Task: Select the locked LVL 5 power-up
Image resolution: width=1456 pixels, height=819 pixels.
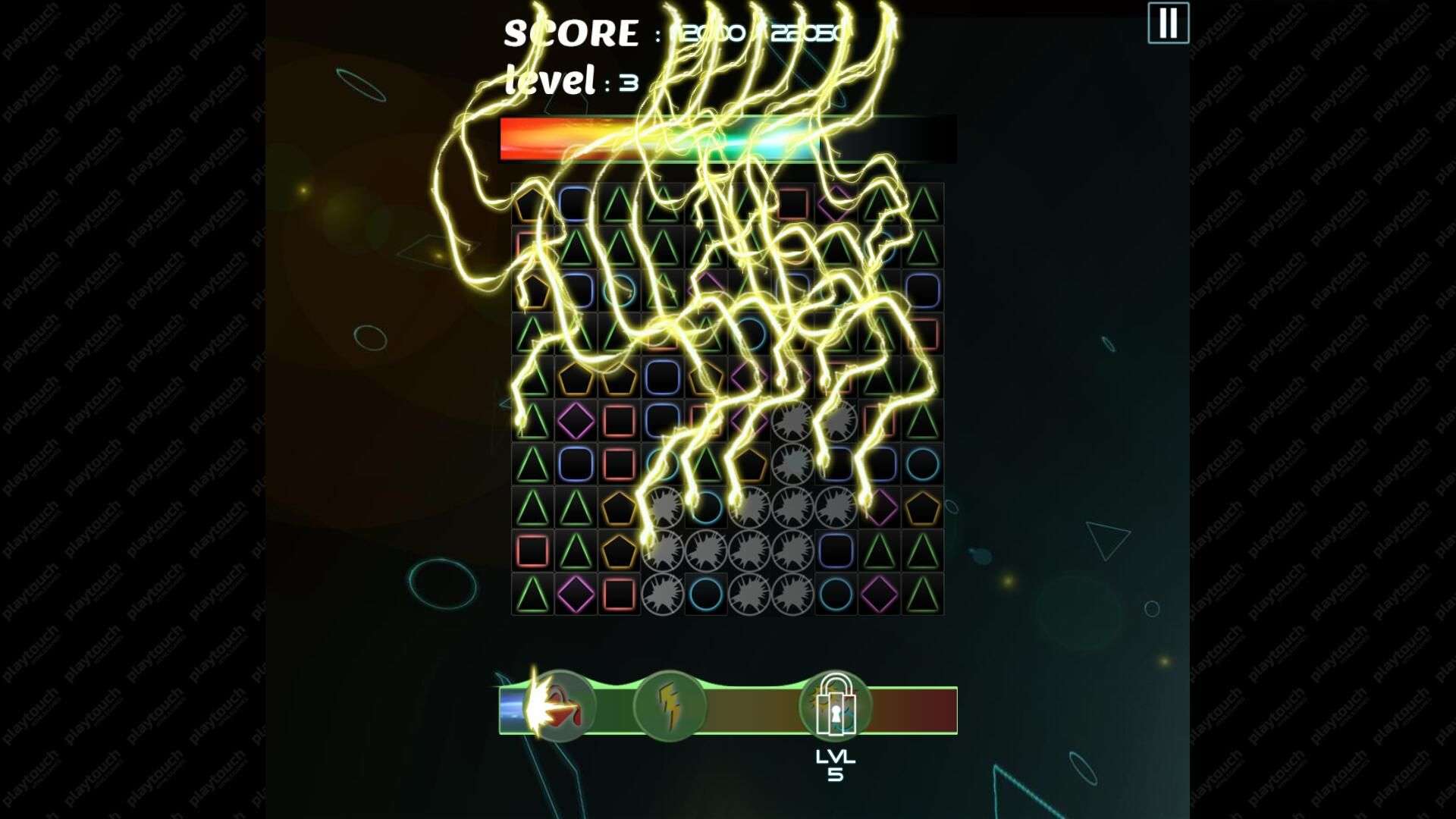Action: (x=835, y=706)
